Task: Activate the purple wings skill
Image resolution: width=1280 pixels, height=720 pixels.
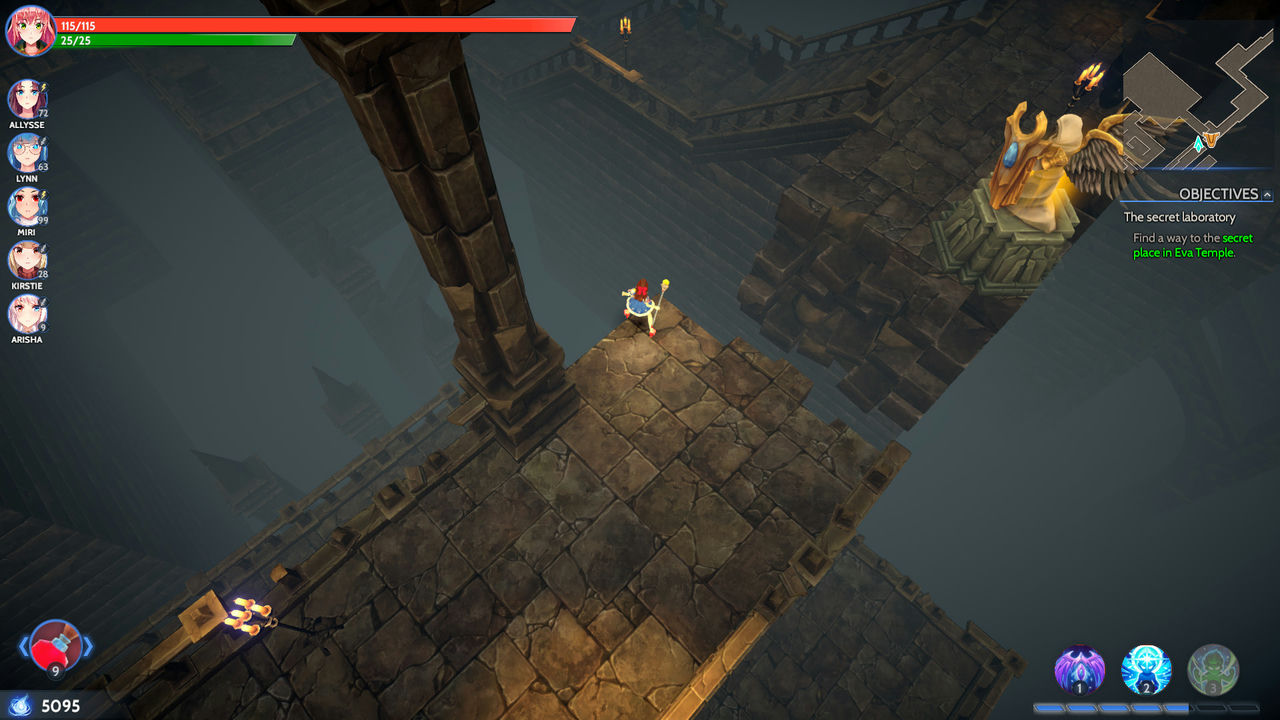Action: (1080, 670)
